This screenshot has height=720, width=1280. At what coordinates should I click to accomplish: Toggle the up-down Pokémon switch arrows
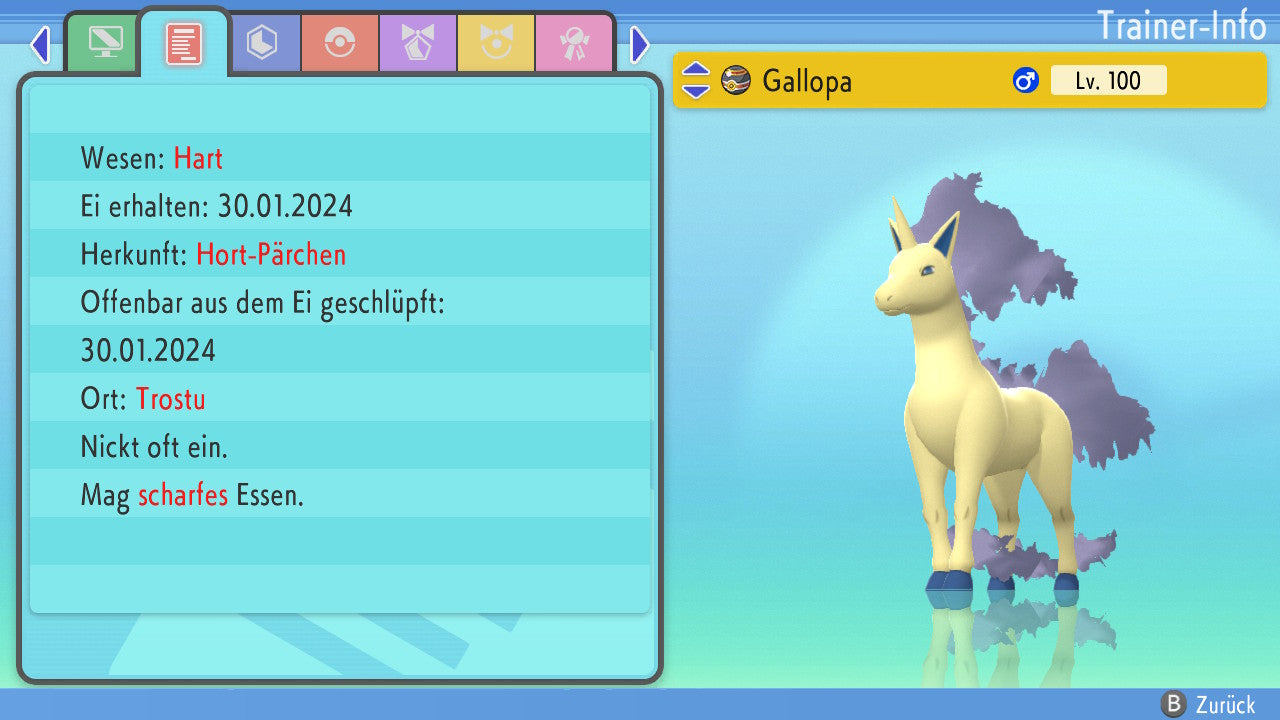696,80
